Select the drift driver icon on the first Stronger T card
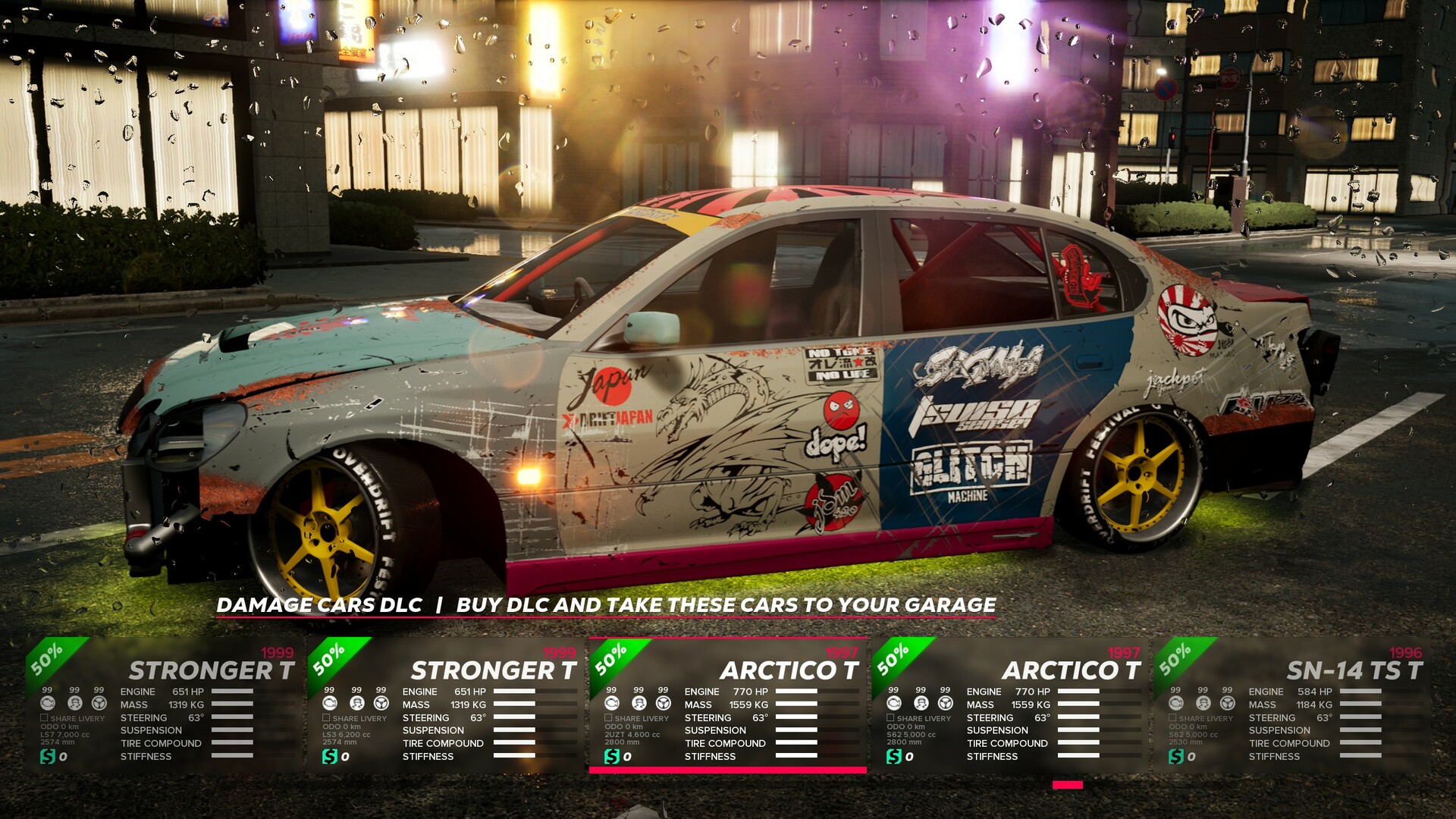Image resolution: width=1456 pixels, height=819 pixels. click(x=75, y=703)
